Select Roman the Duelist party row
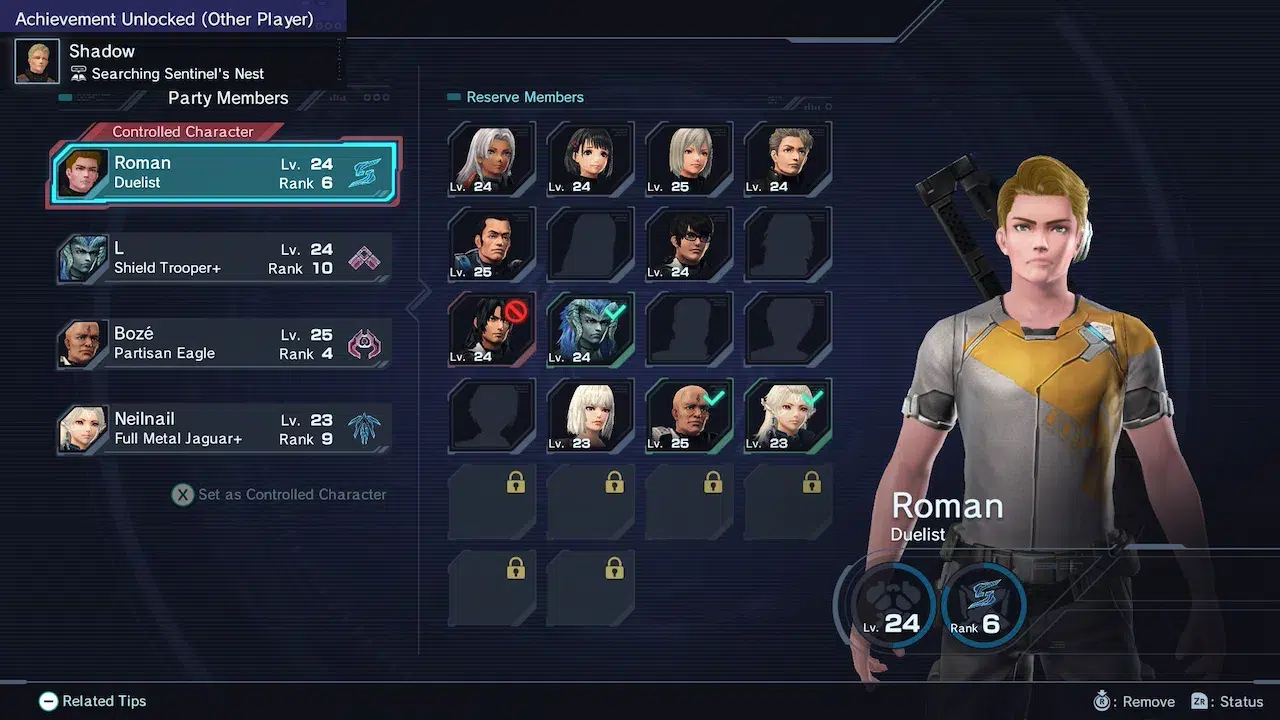The image size is (1280, 720). [225, 173]
